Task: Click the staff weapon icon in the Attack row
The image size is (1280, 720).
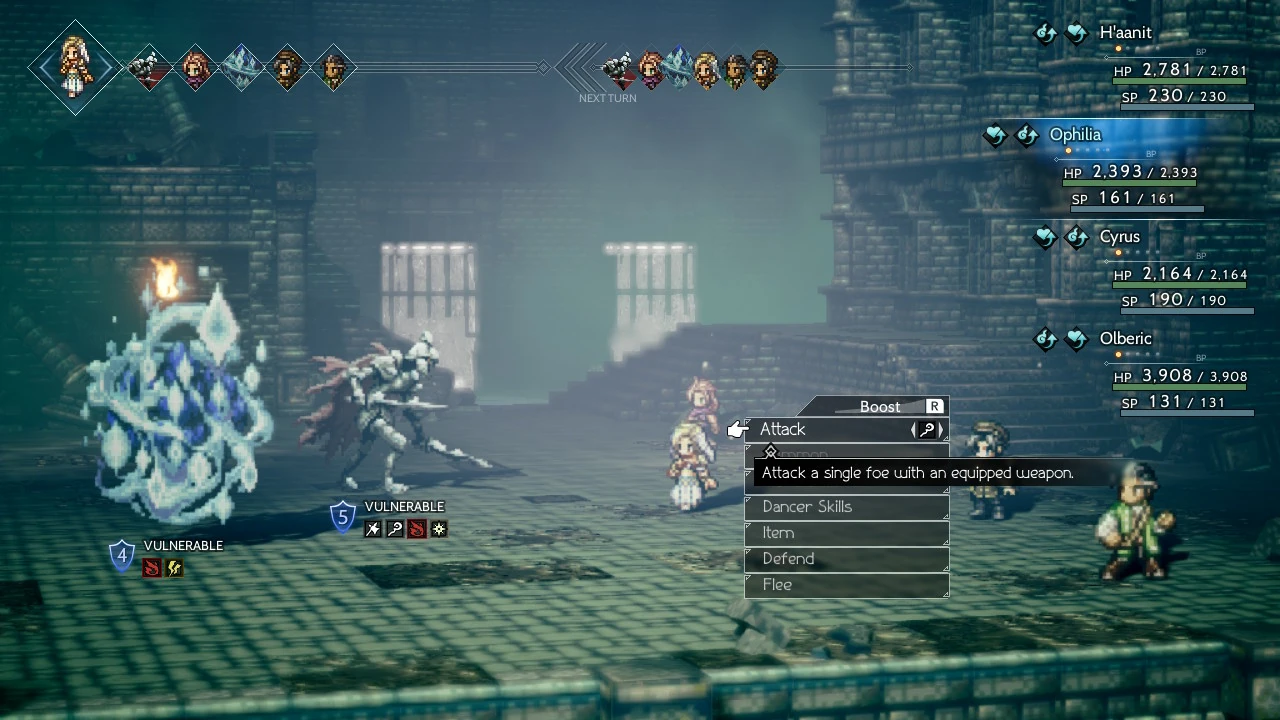Action: (x=927, y=429)
